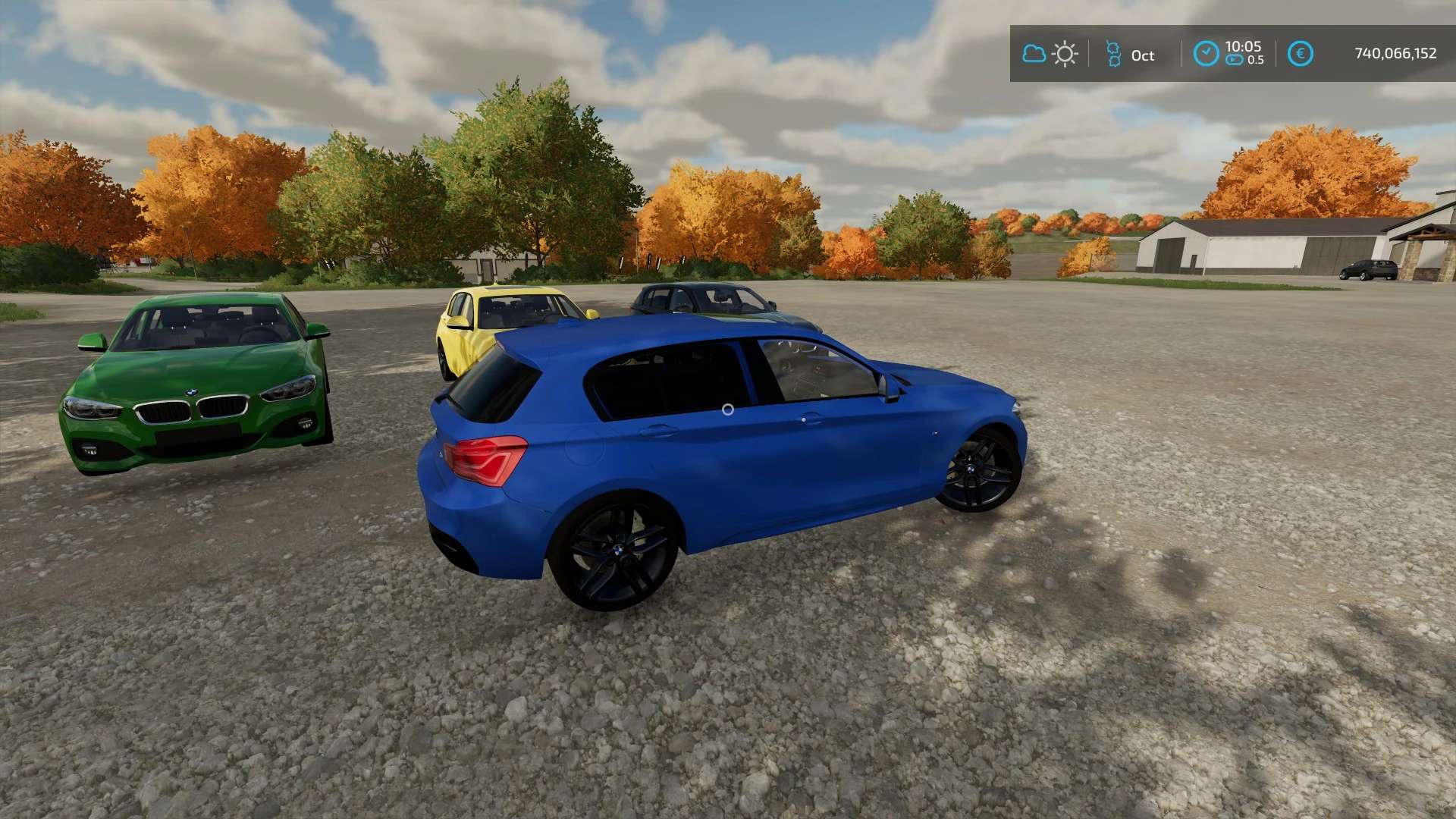Click the sun weather icon
Image resolution: width=1456 pixels, height=819 pixels.
1065,54
